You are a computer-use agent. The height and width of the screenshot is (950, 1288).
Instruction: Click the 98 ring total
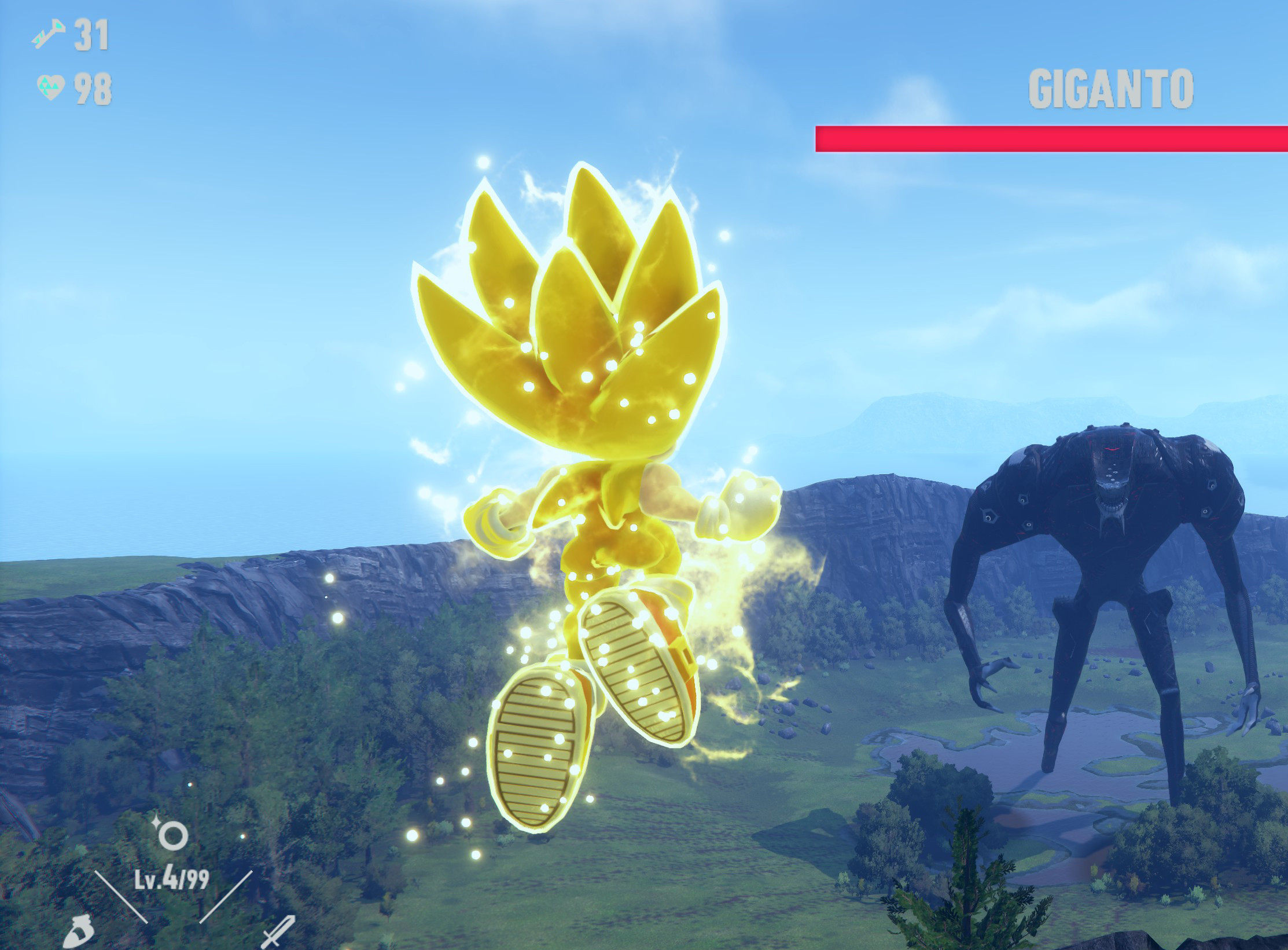(93, 87)
